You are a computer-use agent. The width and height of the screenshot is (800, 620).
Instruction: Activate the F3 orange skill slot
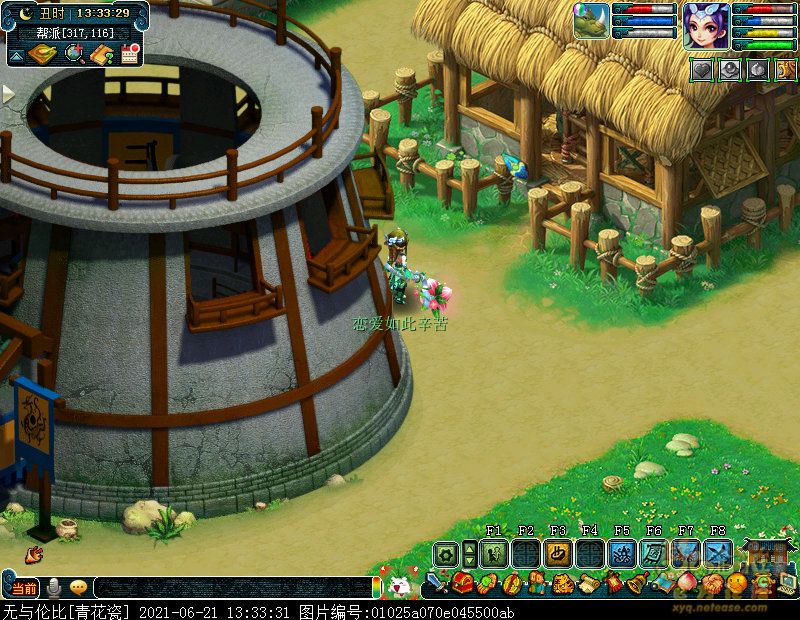click(558, 553)
